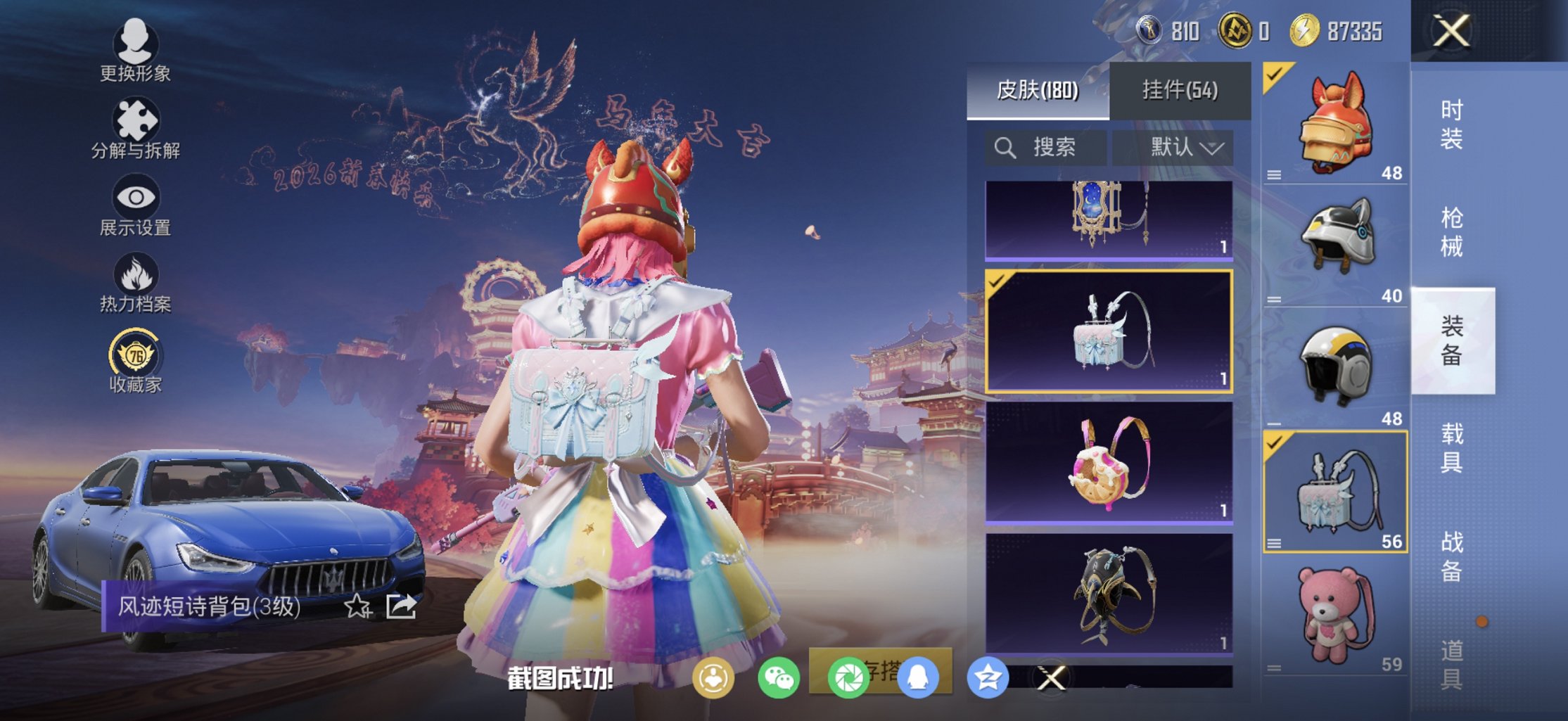This screenshot has height=721, width=1568.
Task: Click the 搜索 search field
Action: click(x=1045, y=148)
